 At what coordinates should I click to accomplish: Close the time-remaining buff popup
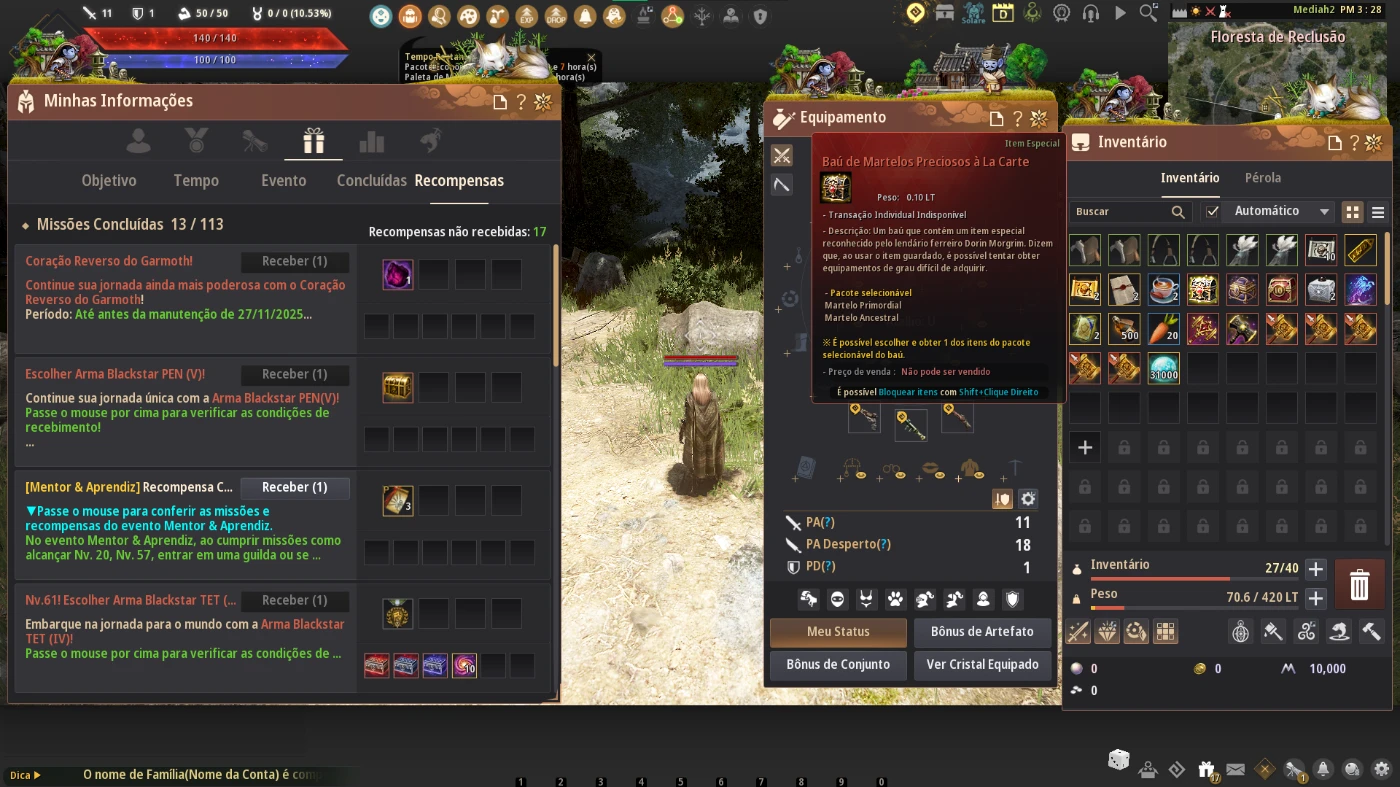coord(591,58)
